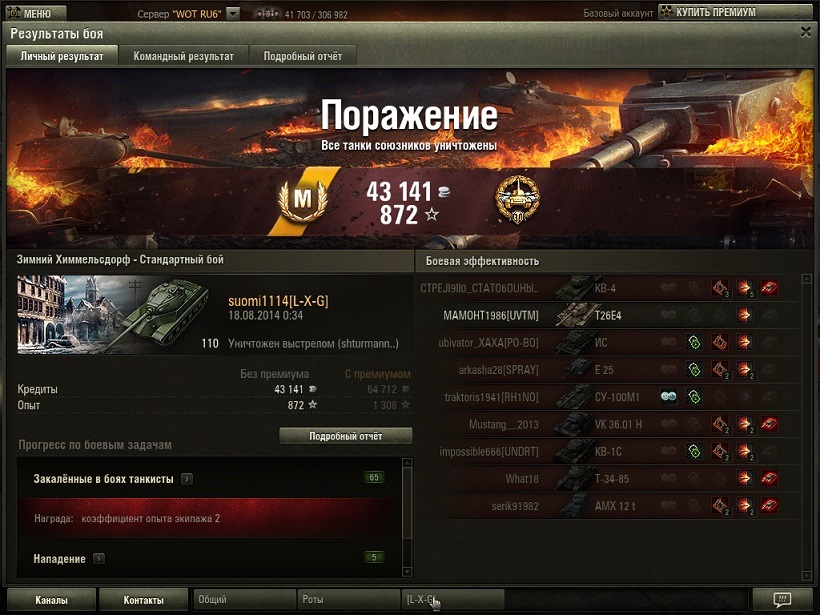The height and width of the screenshot is (615, 820).
Task: Open the Каналы button
Action: [51, 600]
